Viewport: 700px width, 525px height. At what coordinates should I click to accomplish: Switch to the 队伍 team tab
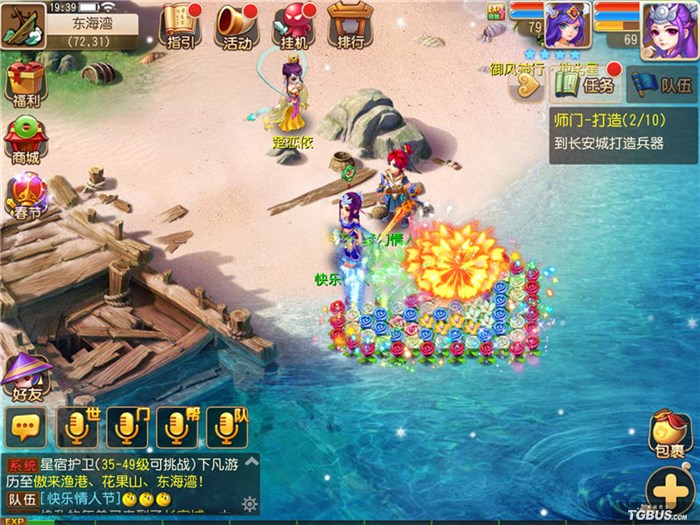coord(663,85)
